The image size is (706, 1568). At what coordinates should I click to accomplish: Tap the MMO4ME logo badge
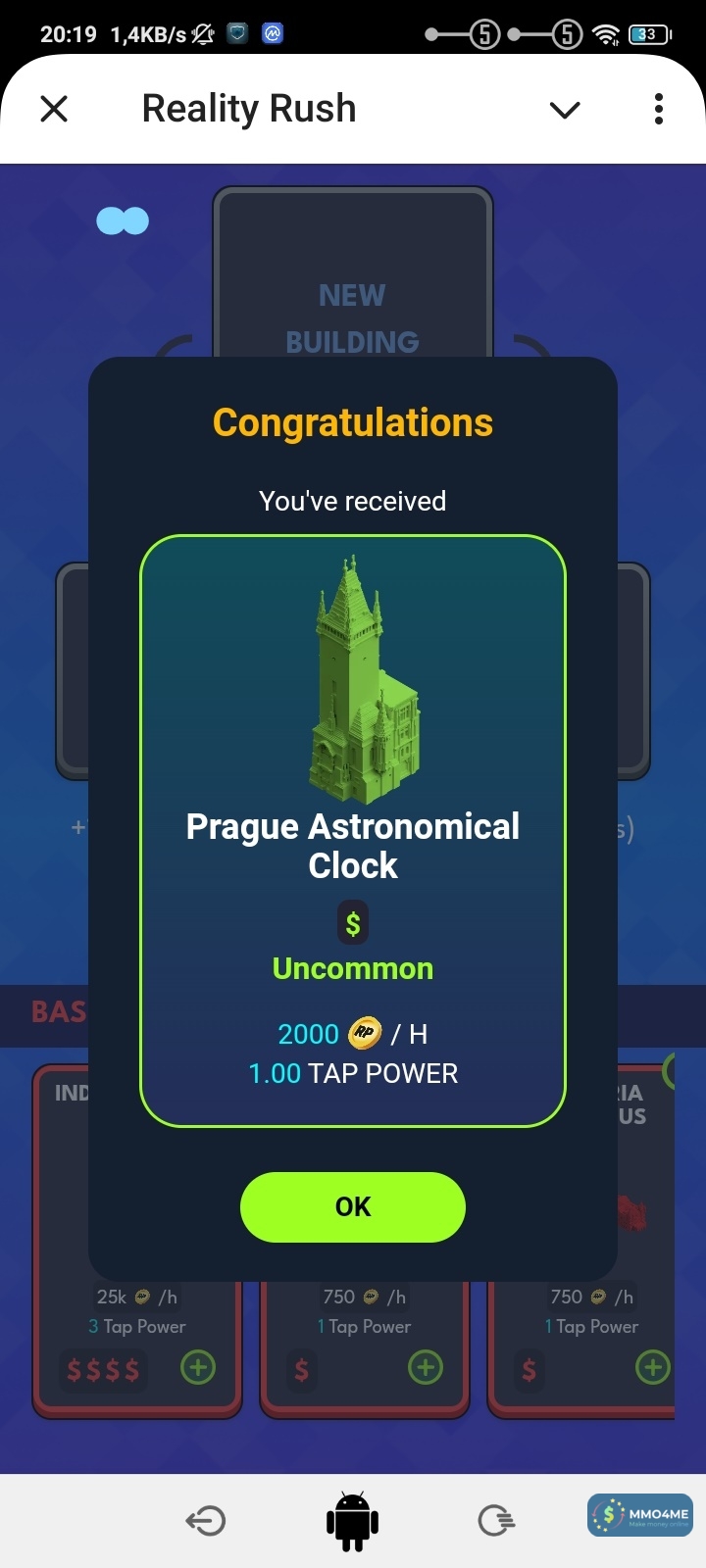[x=640, y=1515]
